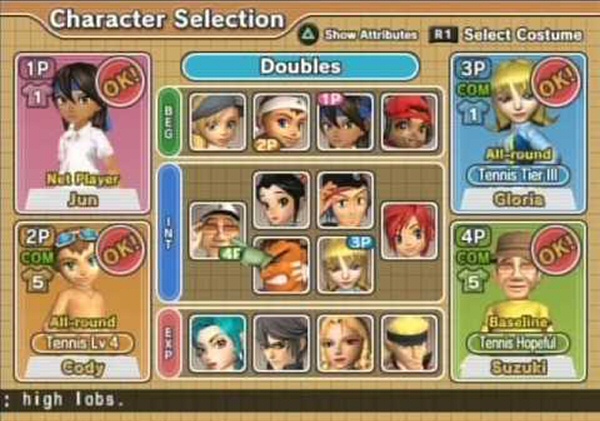Select the orange-haired character with covered face
The height and width of the screenshot is (421, 600).
[x=281, y=264]
